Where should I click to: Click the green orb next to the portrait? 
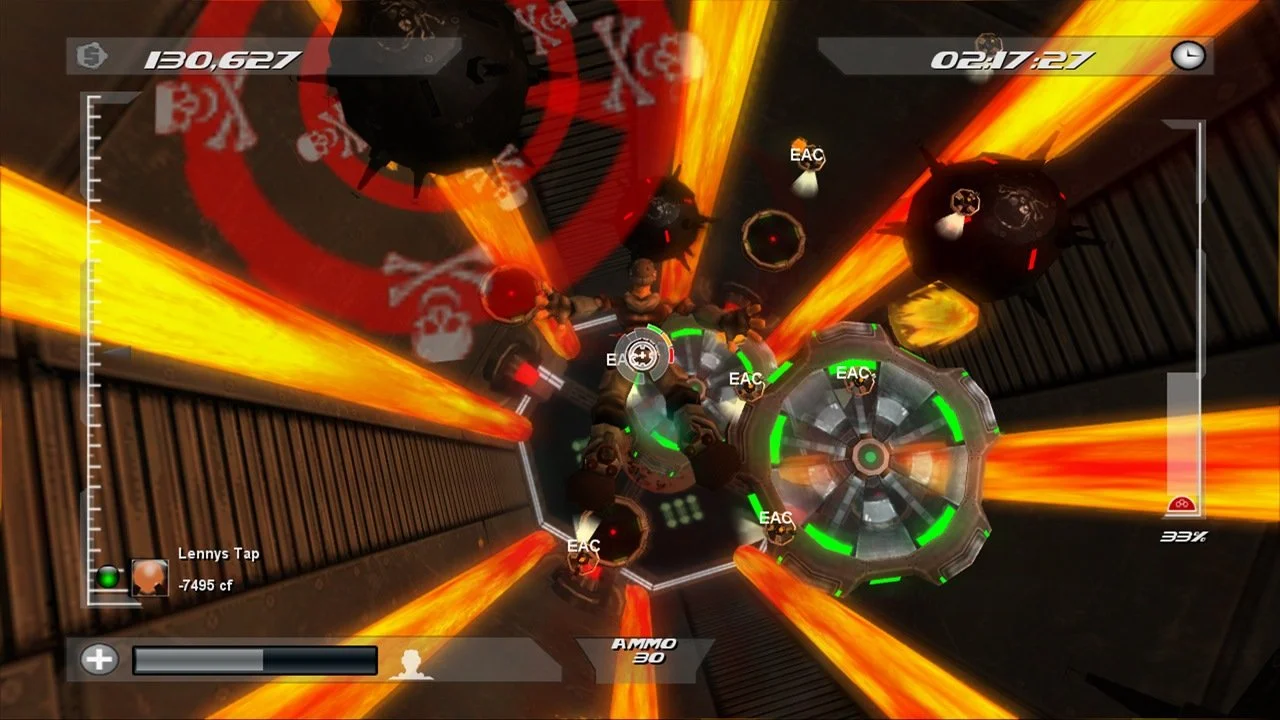[107, 578]
